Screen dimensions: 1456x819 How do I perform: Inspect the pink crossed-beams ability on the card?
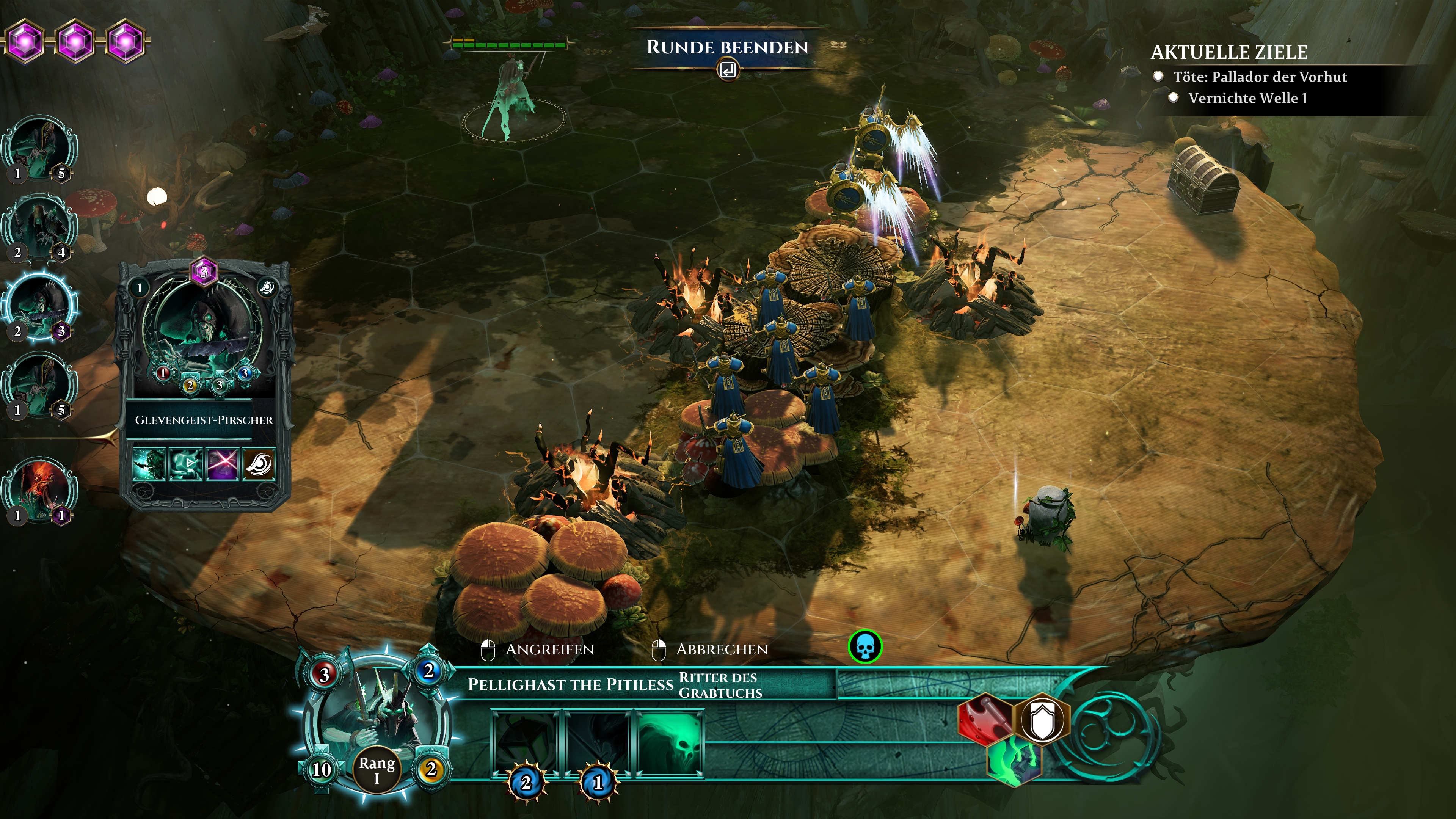pos(222,464)
